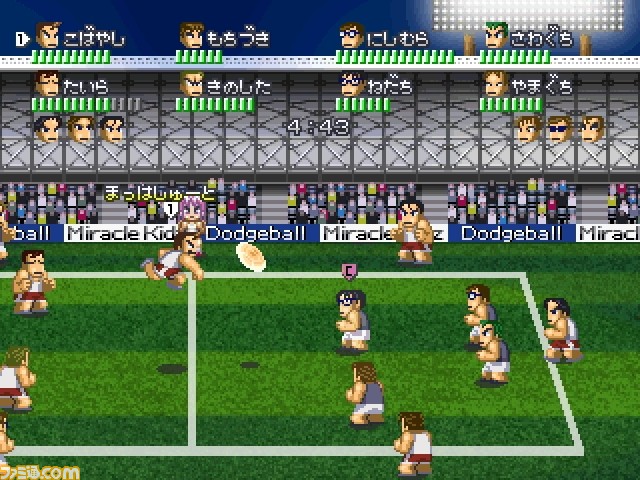Choose the やまぐち player portrait
Viewport: 640px width, 480px height.
[497, 84]
